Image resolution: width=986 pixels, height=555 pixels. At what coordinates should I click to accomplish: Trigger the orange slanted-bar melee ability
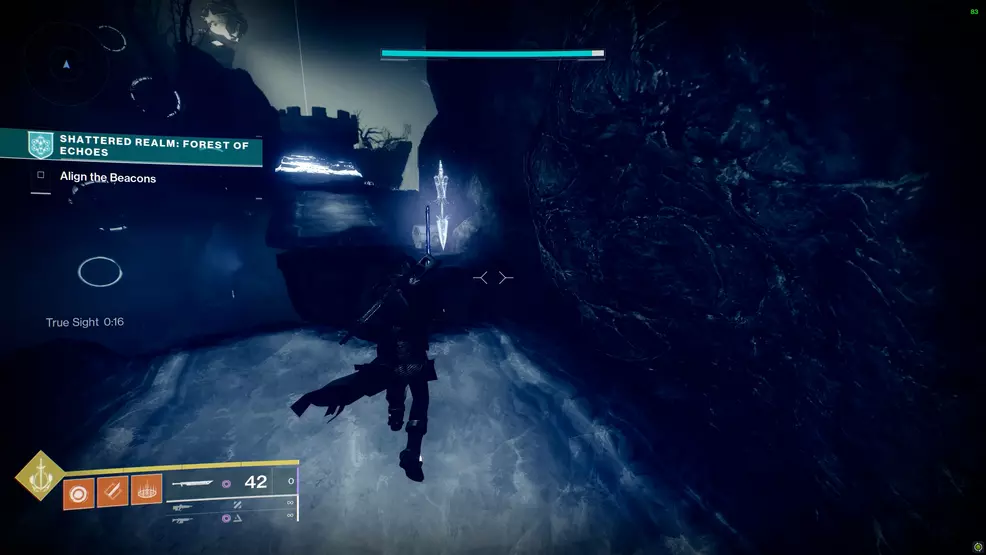pyautogui.click(x=112, y=492)
